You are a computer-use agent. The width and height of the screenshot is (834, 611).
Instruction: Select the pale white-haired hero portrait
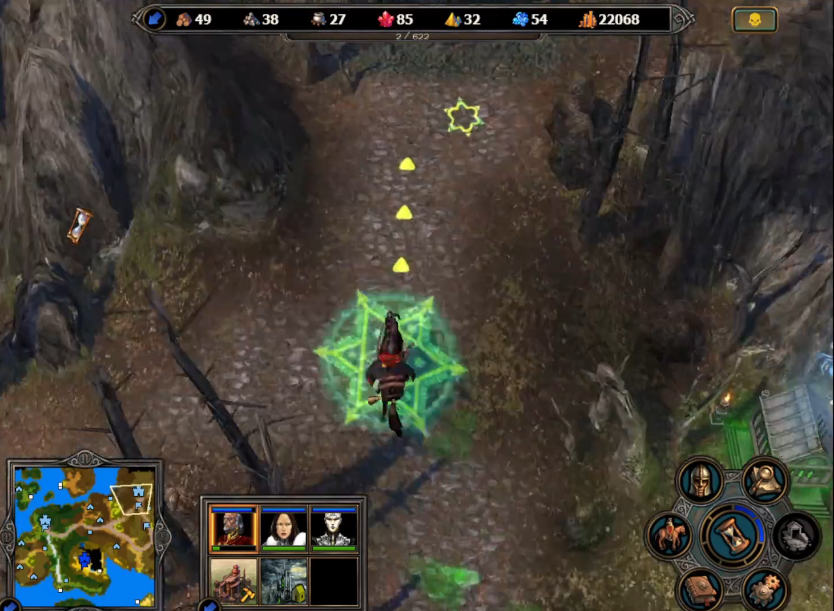(x=334, y=528)
